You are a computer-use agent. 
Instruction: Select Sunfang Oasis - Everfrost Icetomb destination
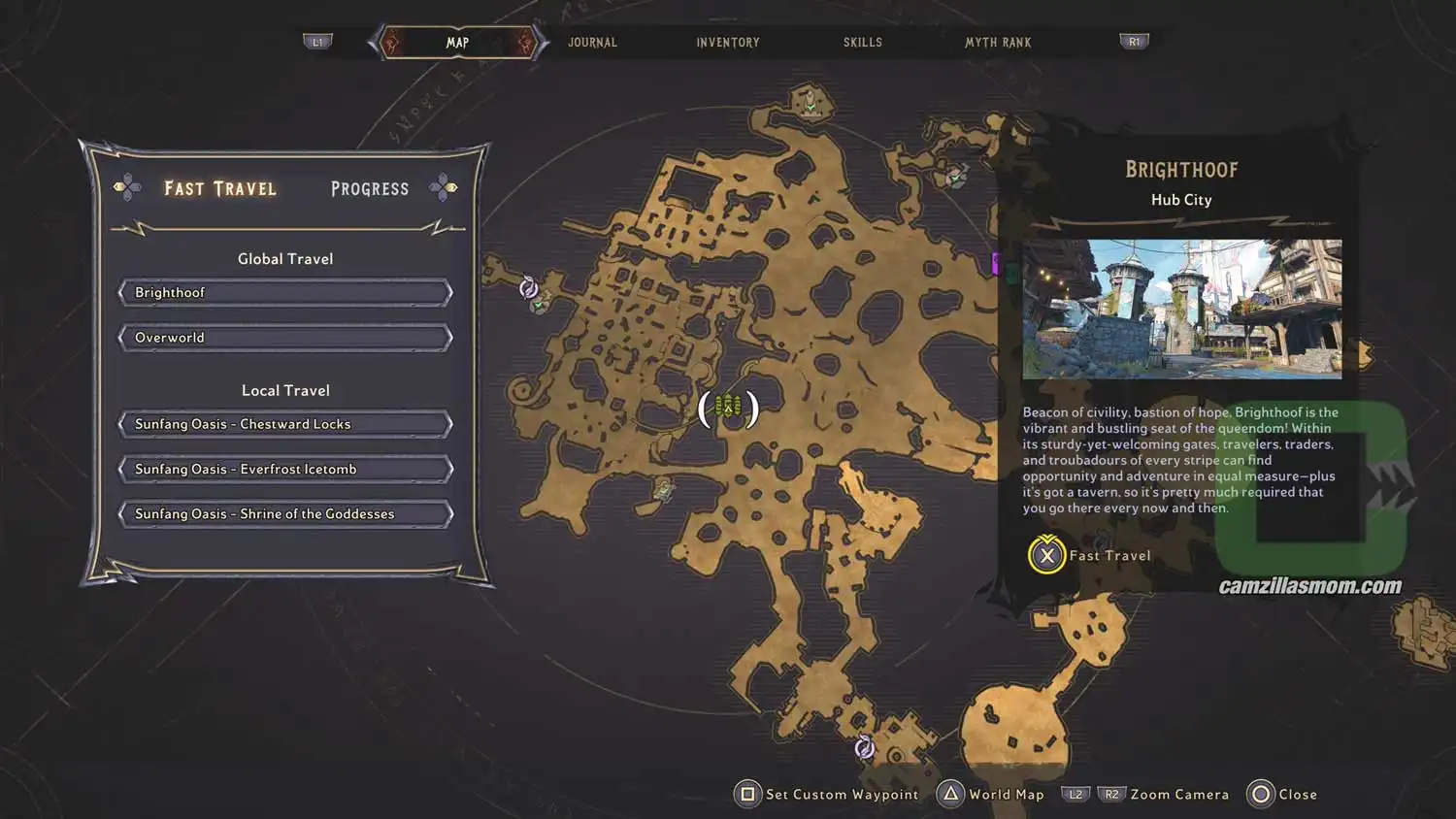pos(284,469)
